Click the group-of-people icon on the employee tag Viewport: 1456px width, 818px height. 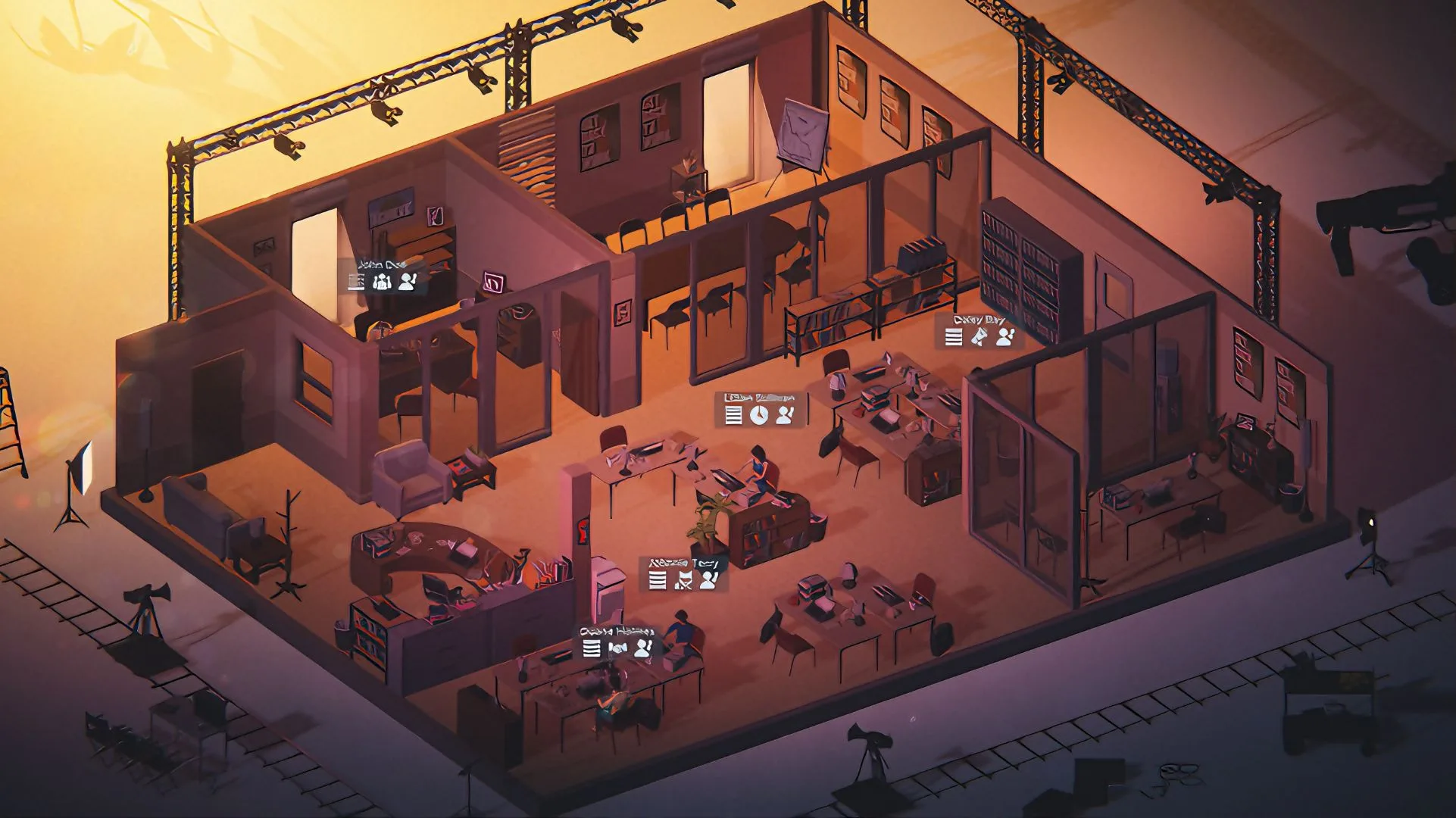[381, 282]
